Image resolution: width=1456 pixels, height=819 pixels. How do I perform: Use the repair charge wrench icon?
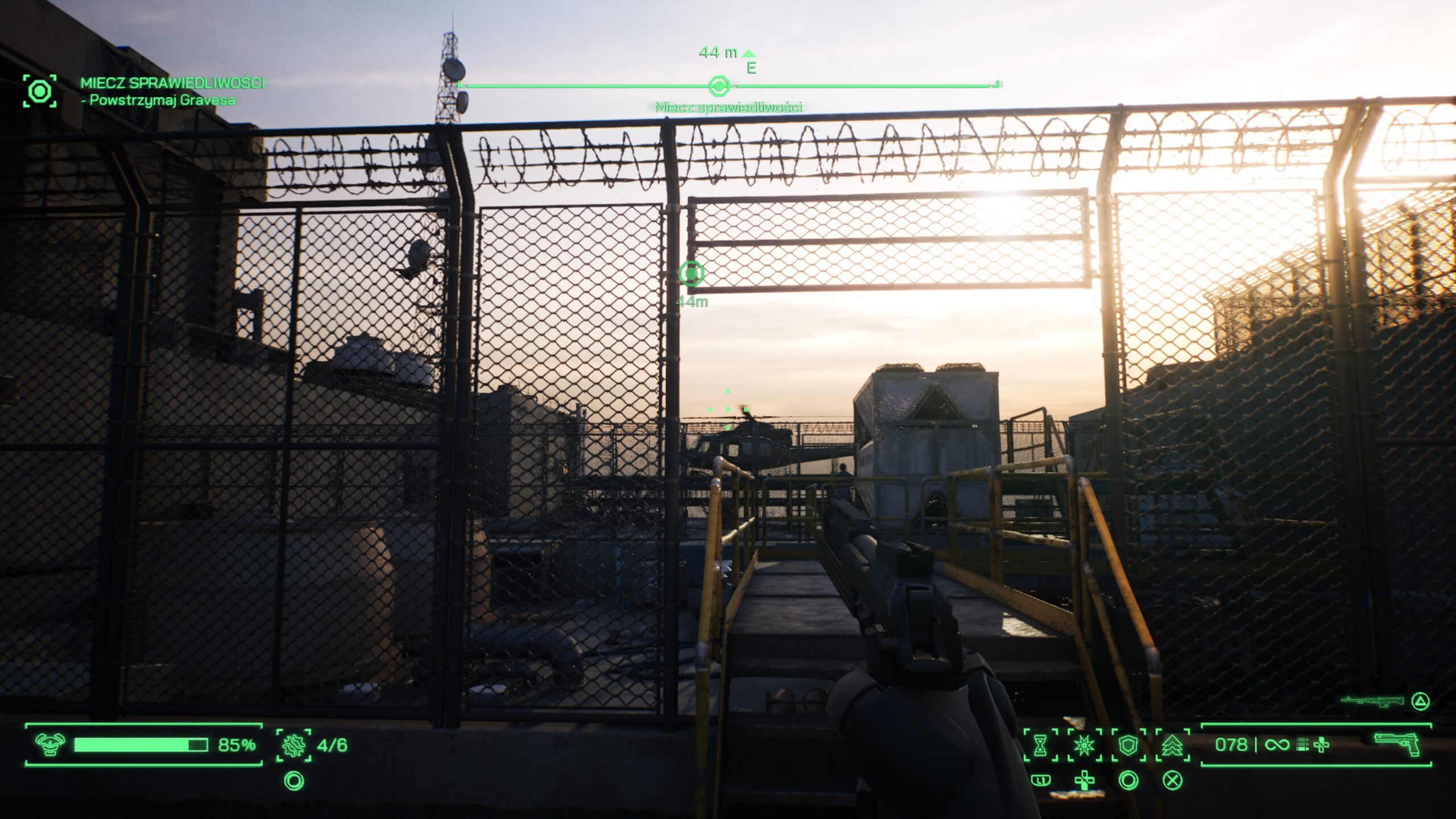[x=293, y=744]
